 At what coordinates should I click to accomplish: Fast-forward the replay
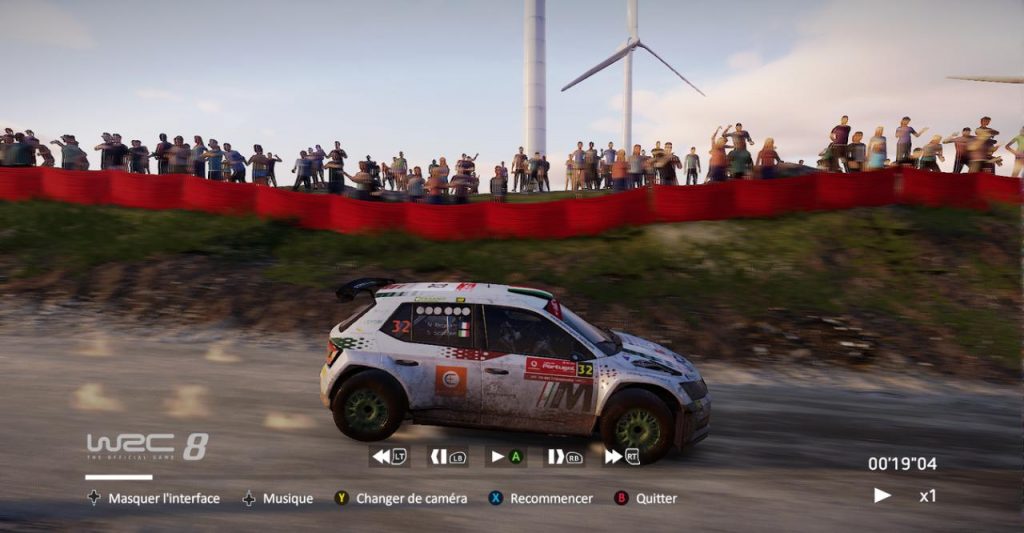[x=621, y=456]
